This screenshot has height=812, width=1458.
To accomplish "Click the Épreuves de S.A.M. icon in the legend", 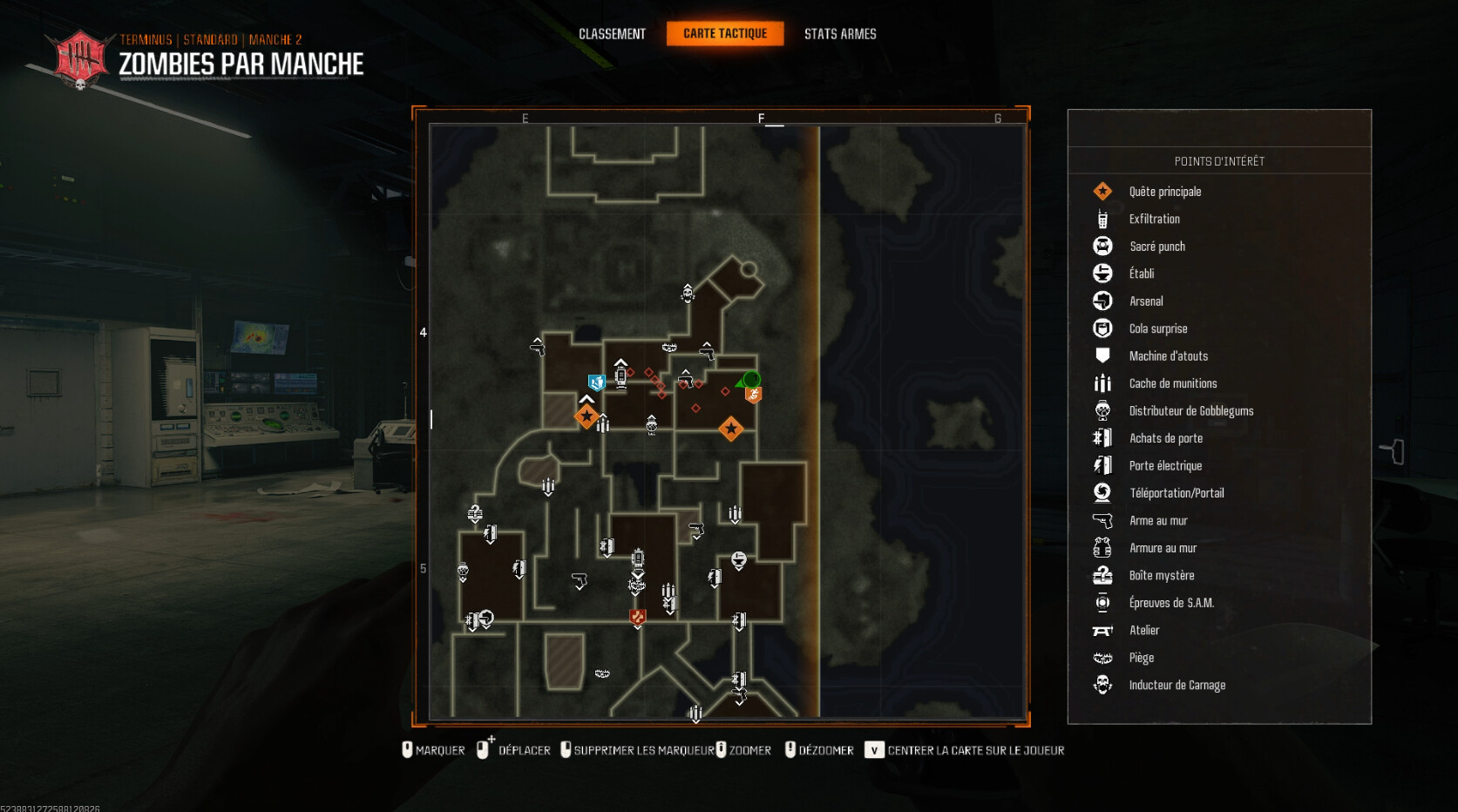I will point(1102,602).
